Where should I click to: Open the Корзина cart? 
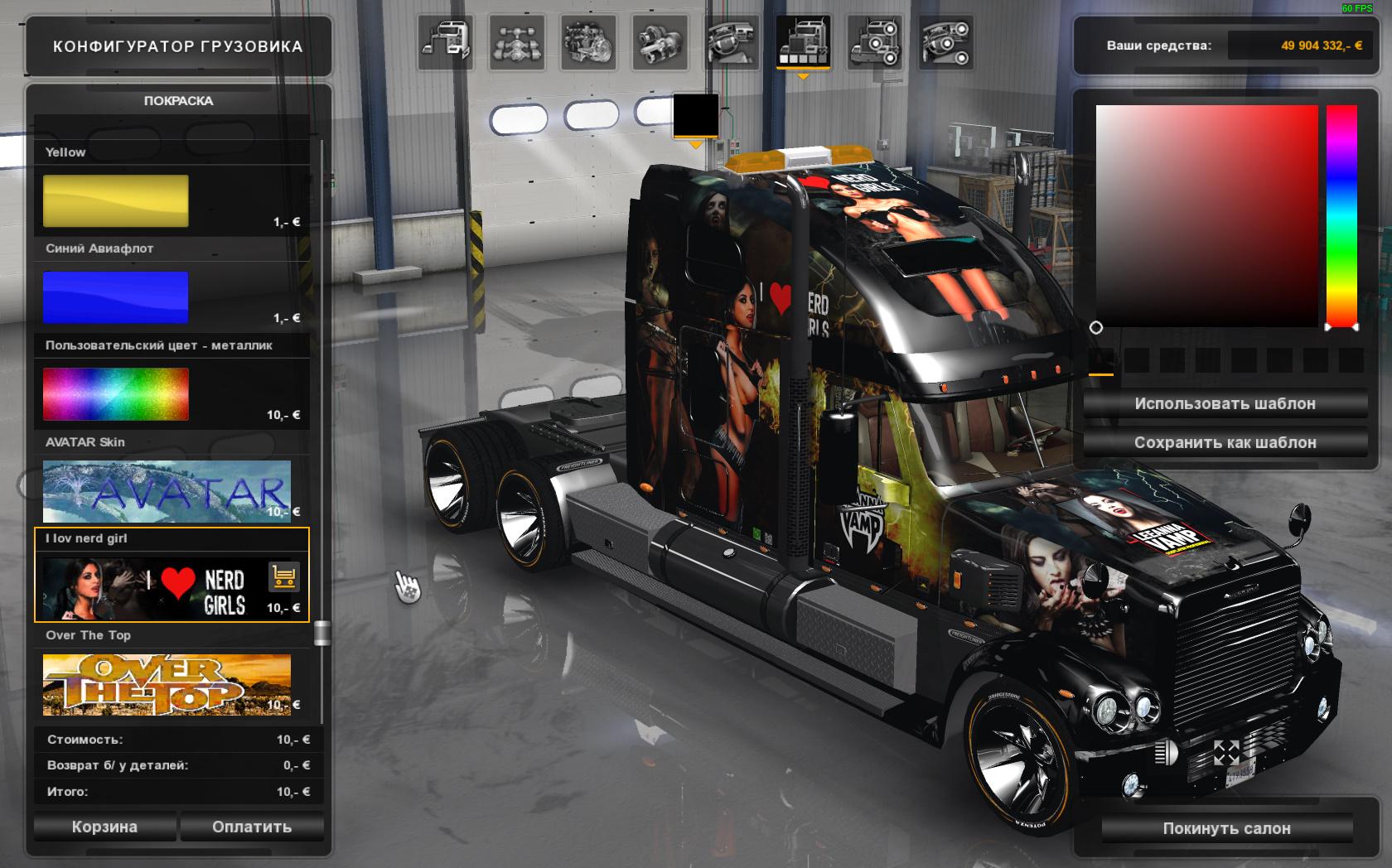[x=104, y=827]
